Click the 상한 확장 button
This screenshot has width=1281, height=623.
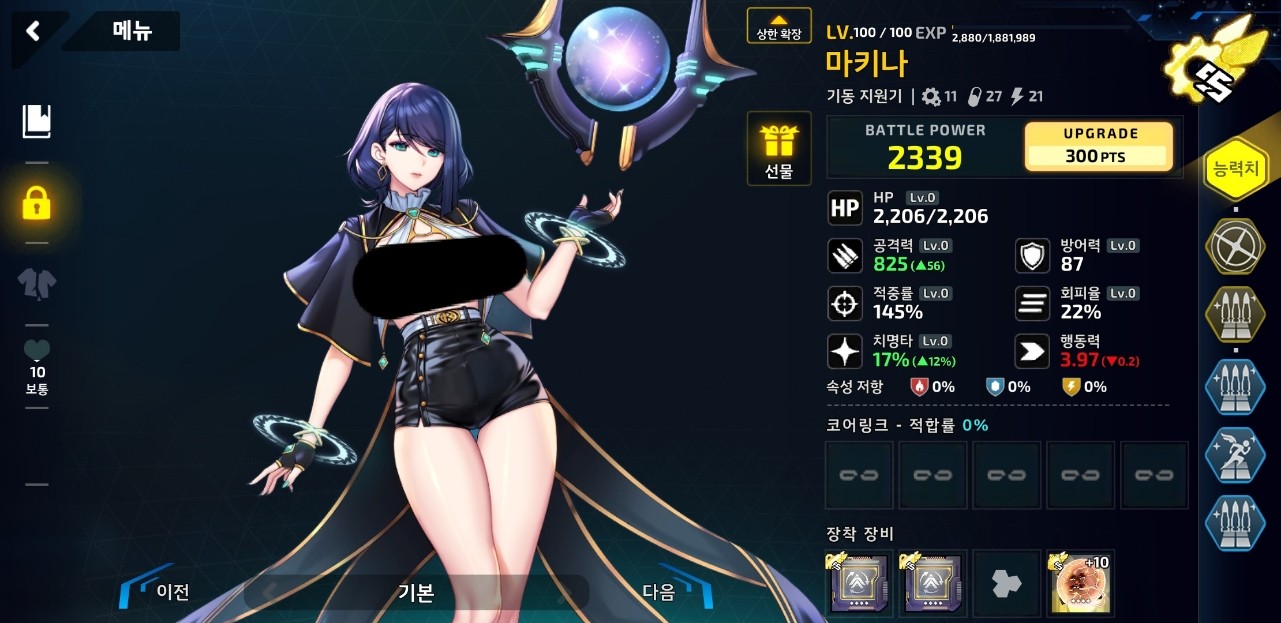coord(778,26)
